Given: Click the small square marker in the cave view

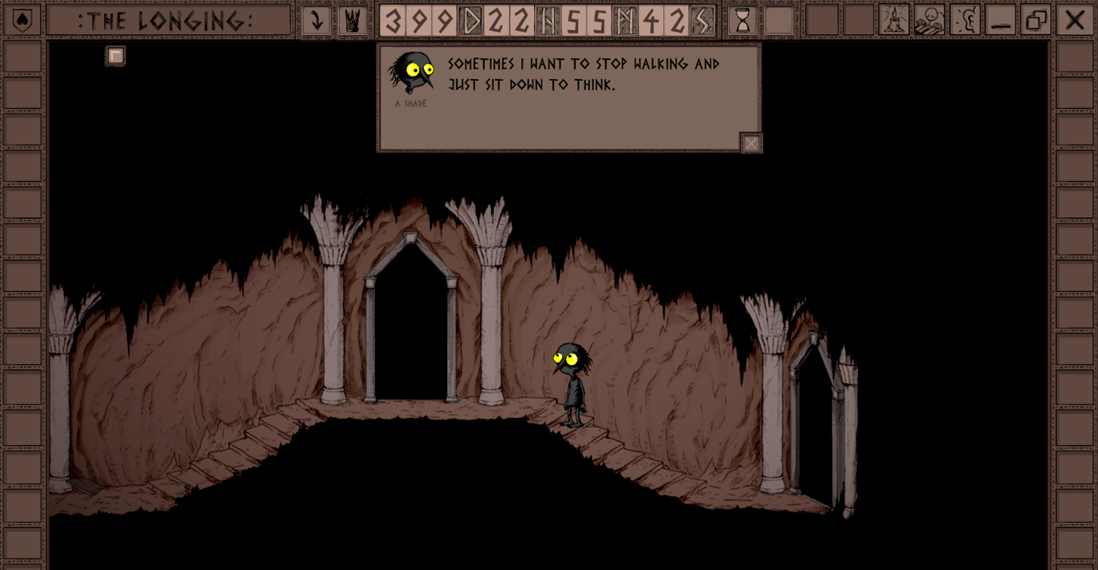Looking at the screenshot, I should point(116,56).
